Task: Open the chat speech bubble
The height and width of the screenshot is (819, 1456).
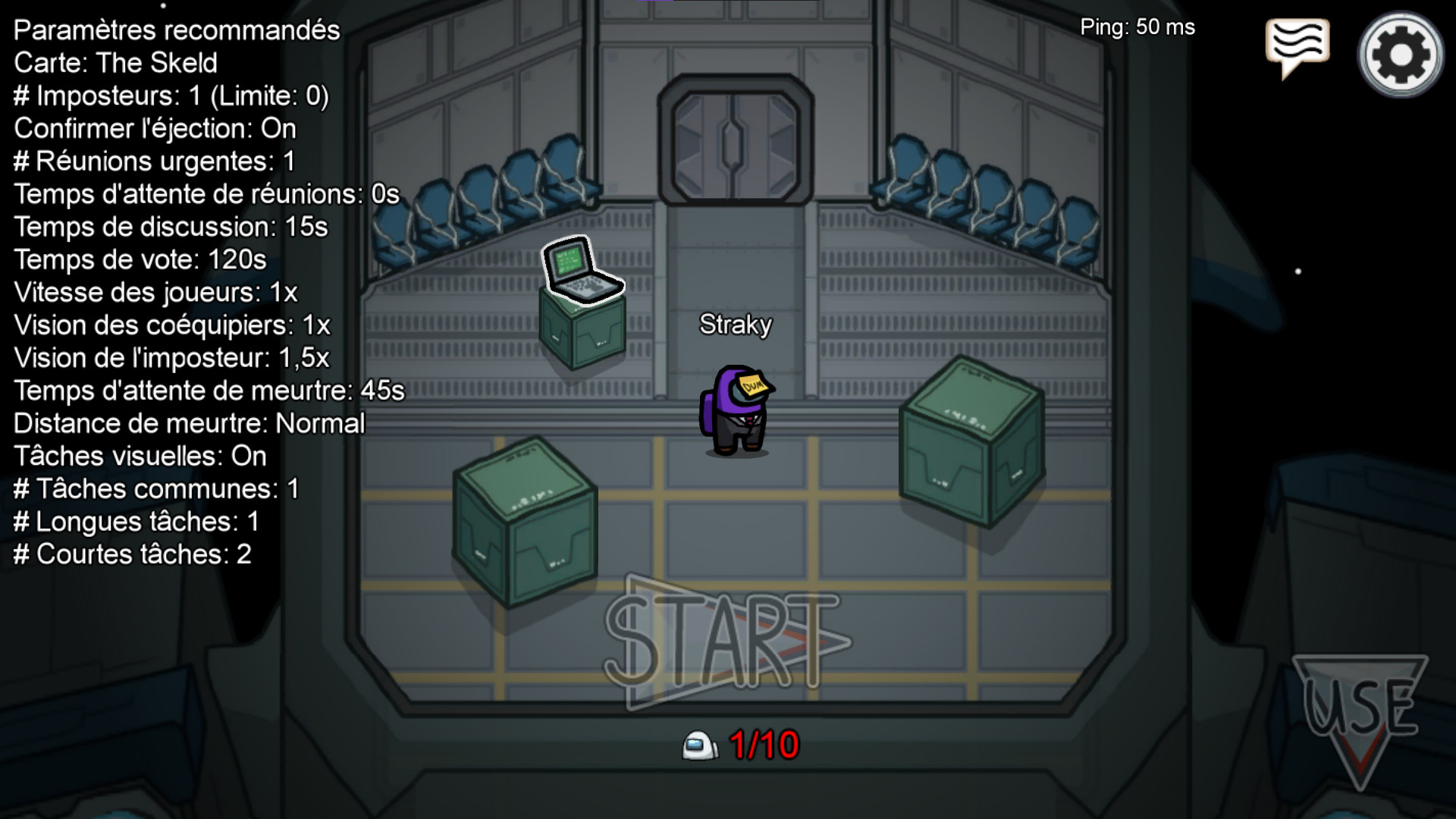Action: point(1297,45)
